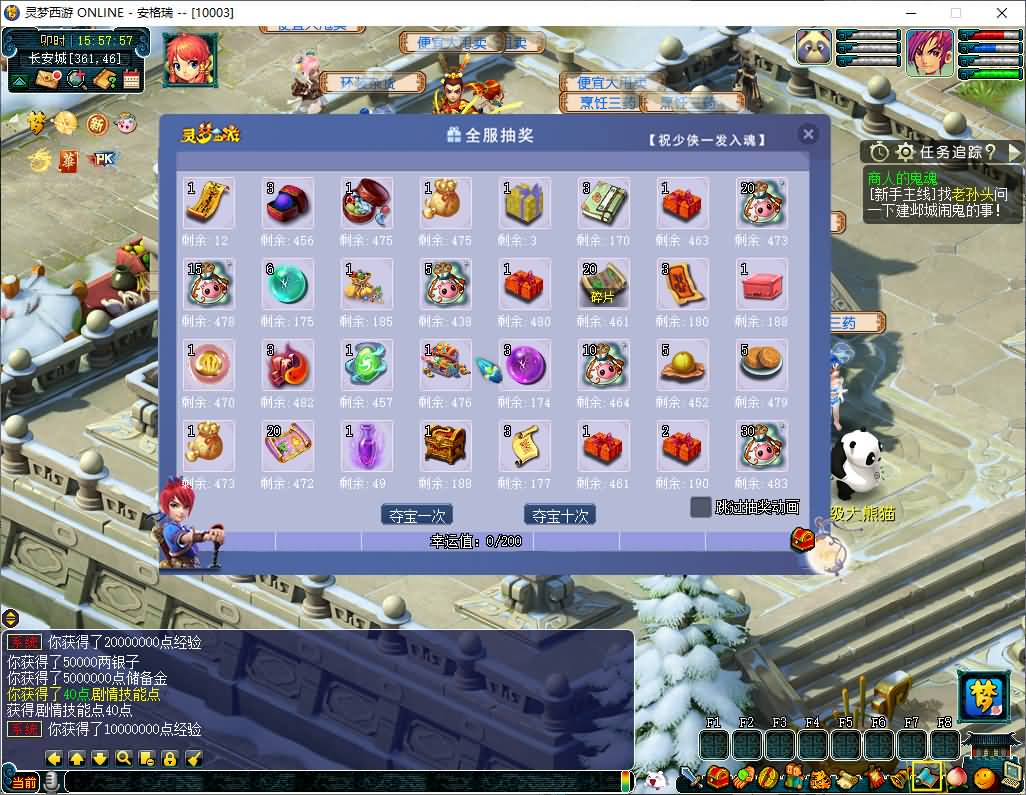The image size is (1026, 795).
Task: Open the PK mode icon
Action: [103, 159]
